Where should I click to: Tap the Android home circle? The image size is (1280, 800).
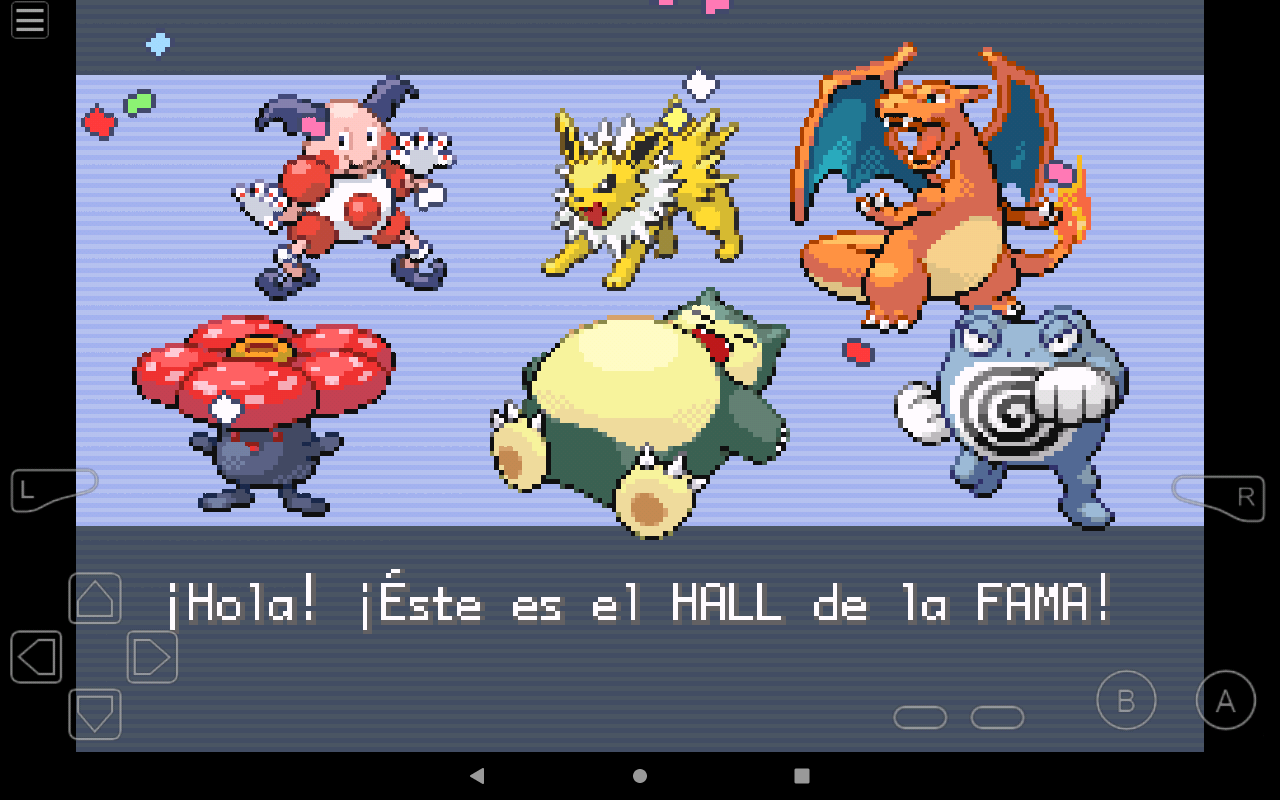pos(640,776)
